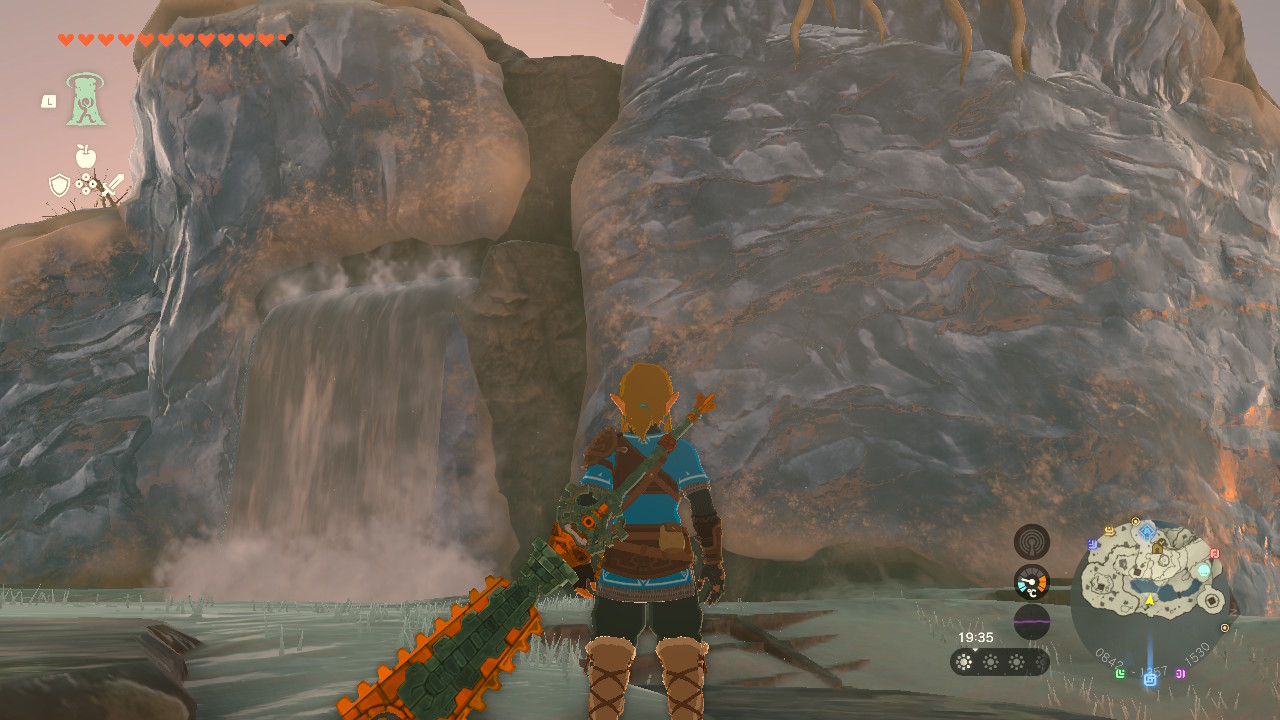Click the Sheikah sensor signal icon
The height and width of the screenshot is (720, 1280).
pyautogui.click(x=1032, y=542)
